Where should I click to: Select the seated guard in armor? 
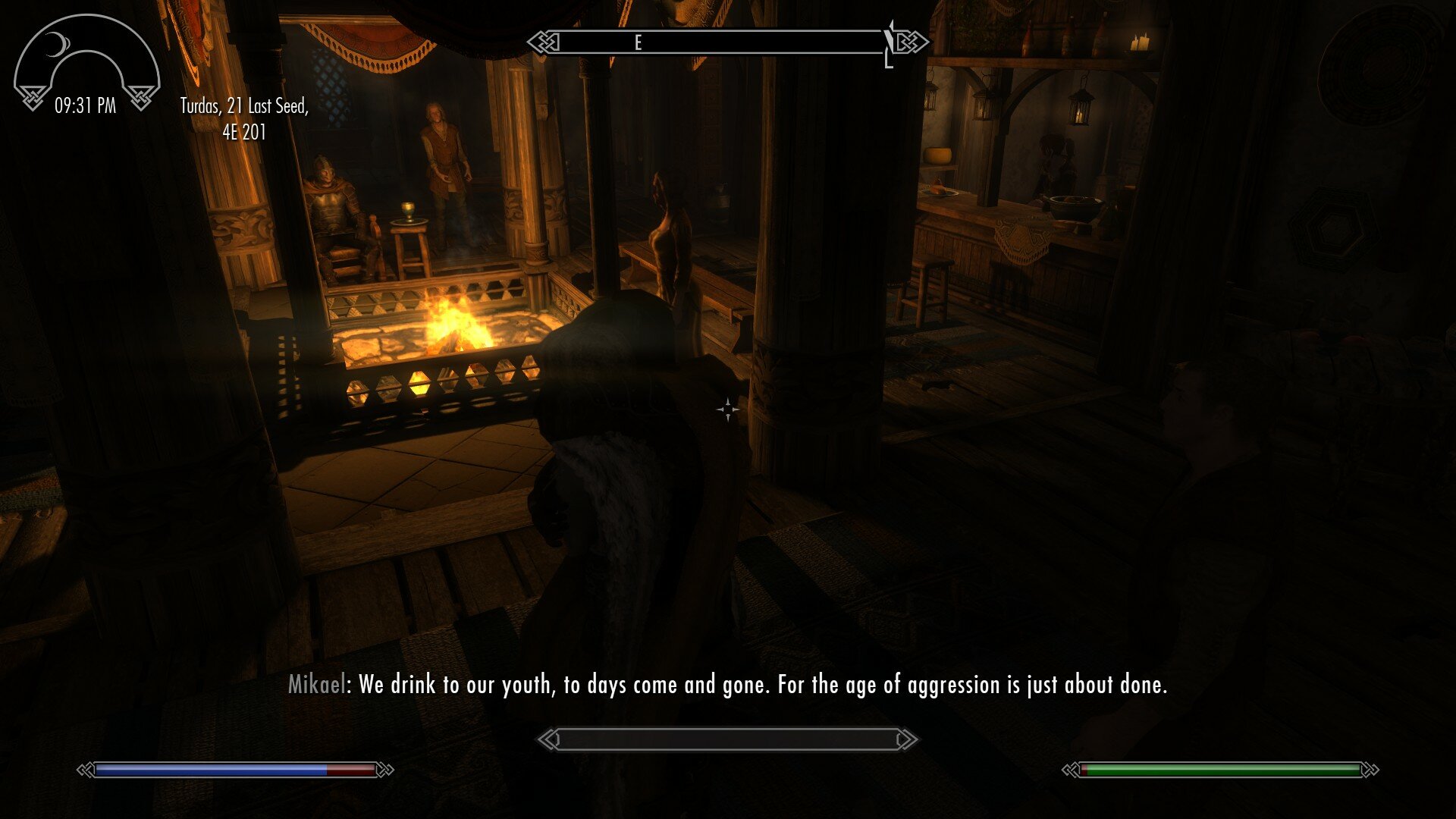click(326, 205)
